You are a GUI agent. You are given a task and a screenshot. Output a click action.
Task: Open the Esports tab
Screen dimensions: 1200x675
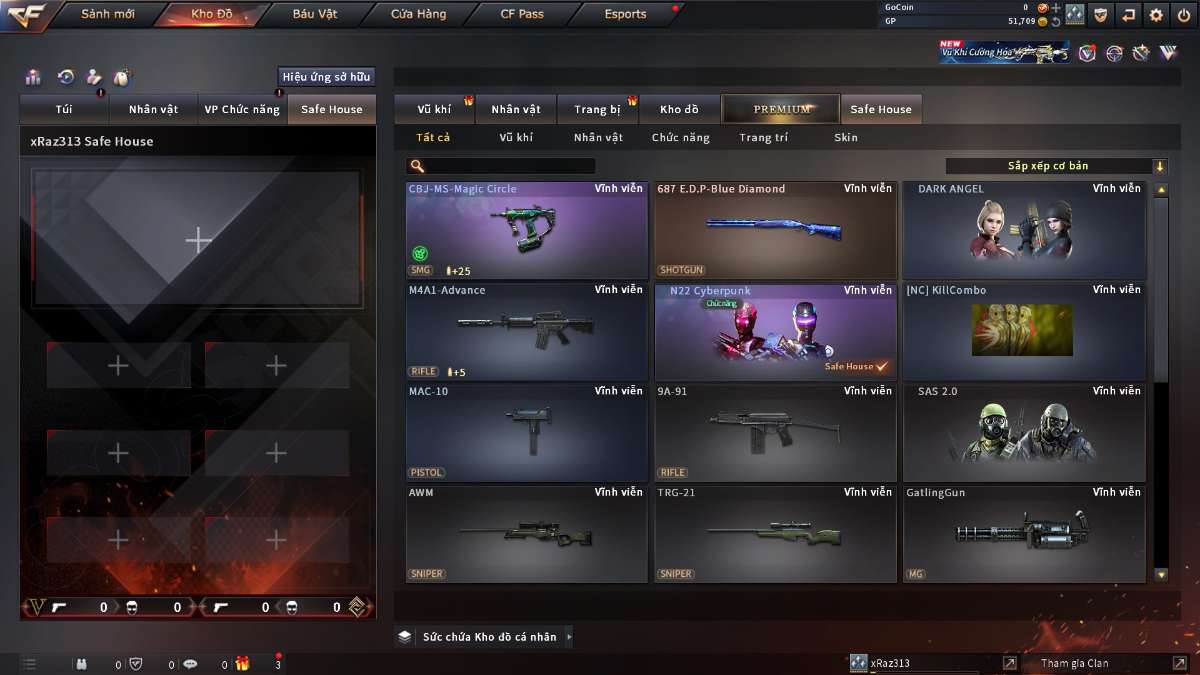pos(625,14)
